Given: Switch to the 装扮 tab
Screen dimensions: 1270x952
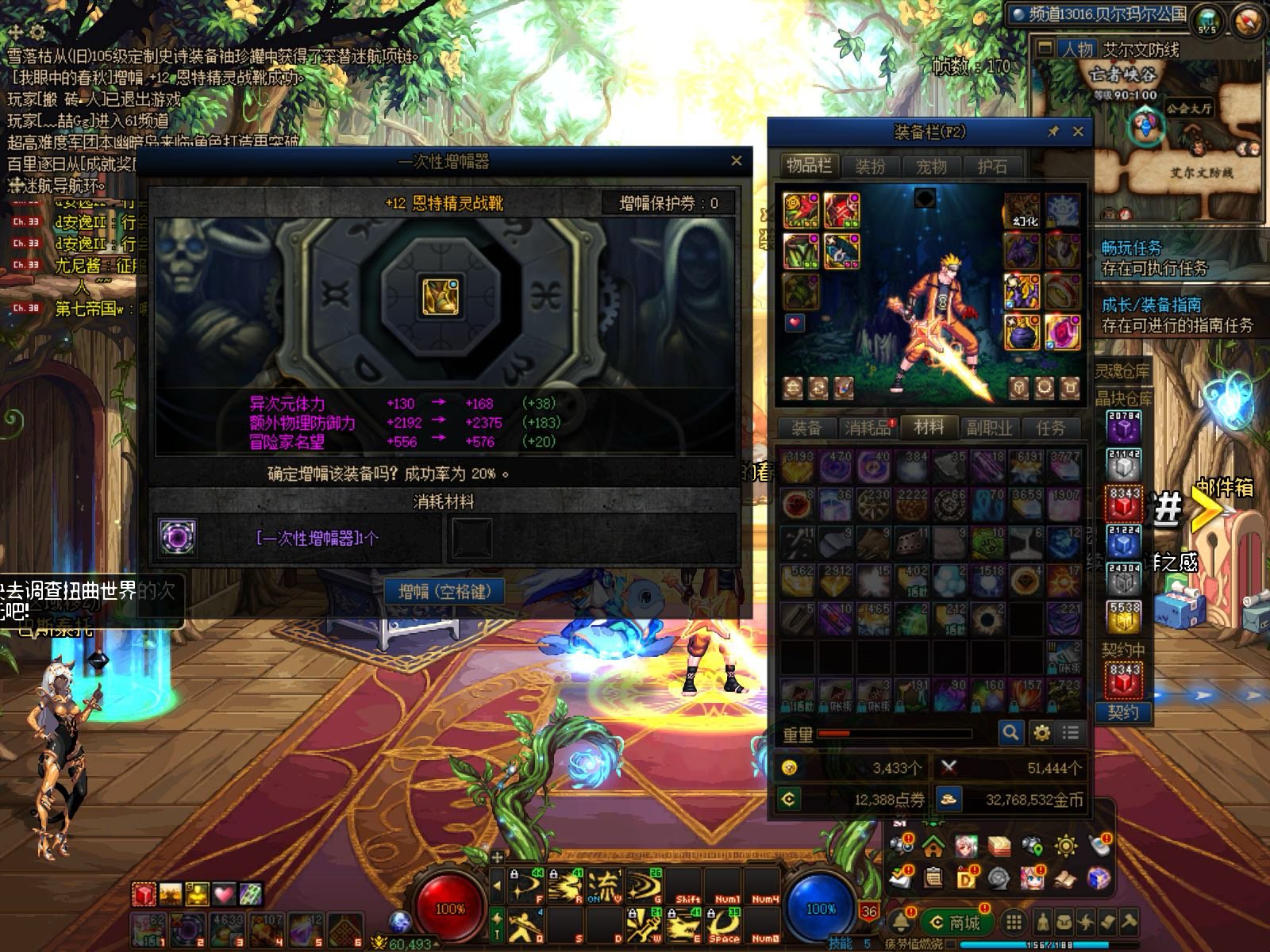Looking at the screenshot, I should 870,167.
